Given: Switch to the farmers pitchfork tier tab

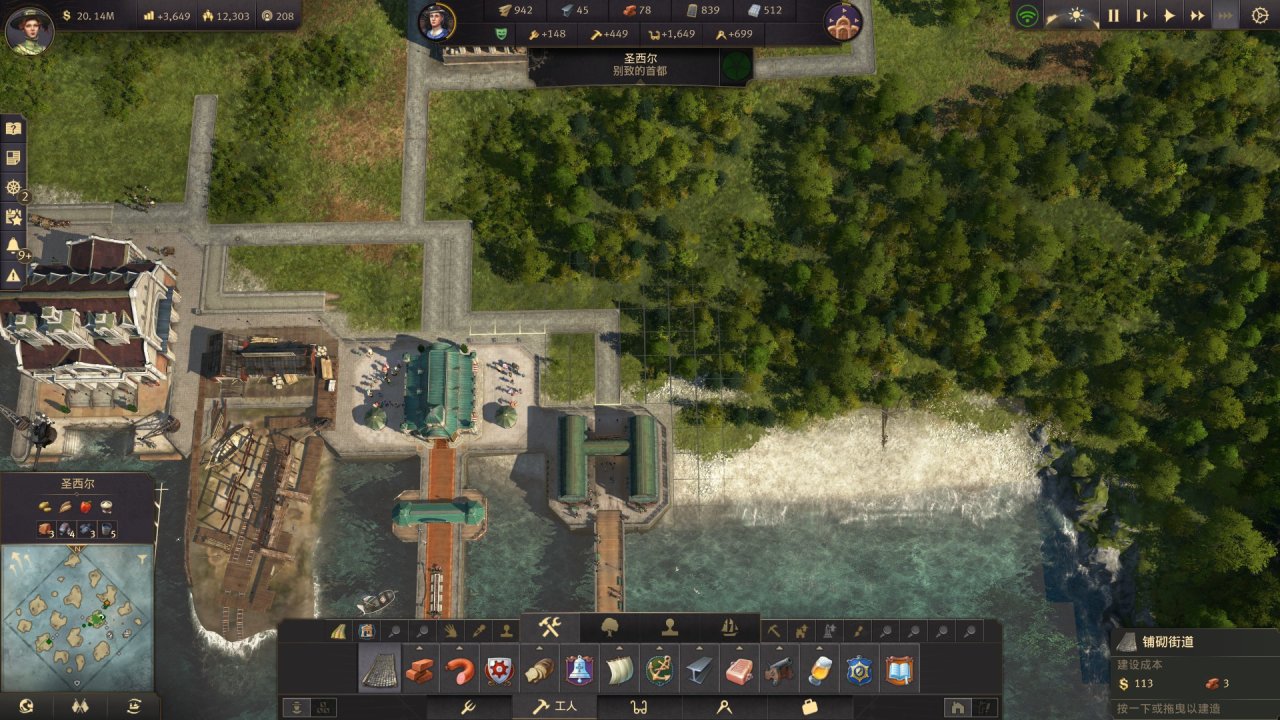Looking at the screenshot, I should (x=466, y=707).
